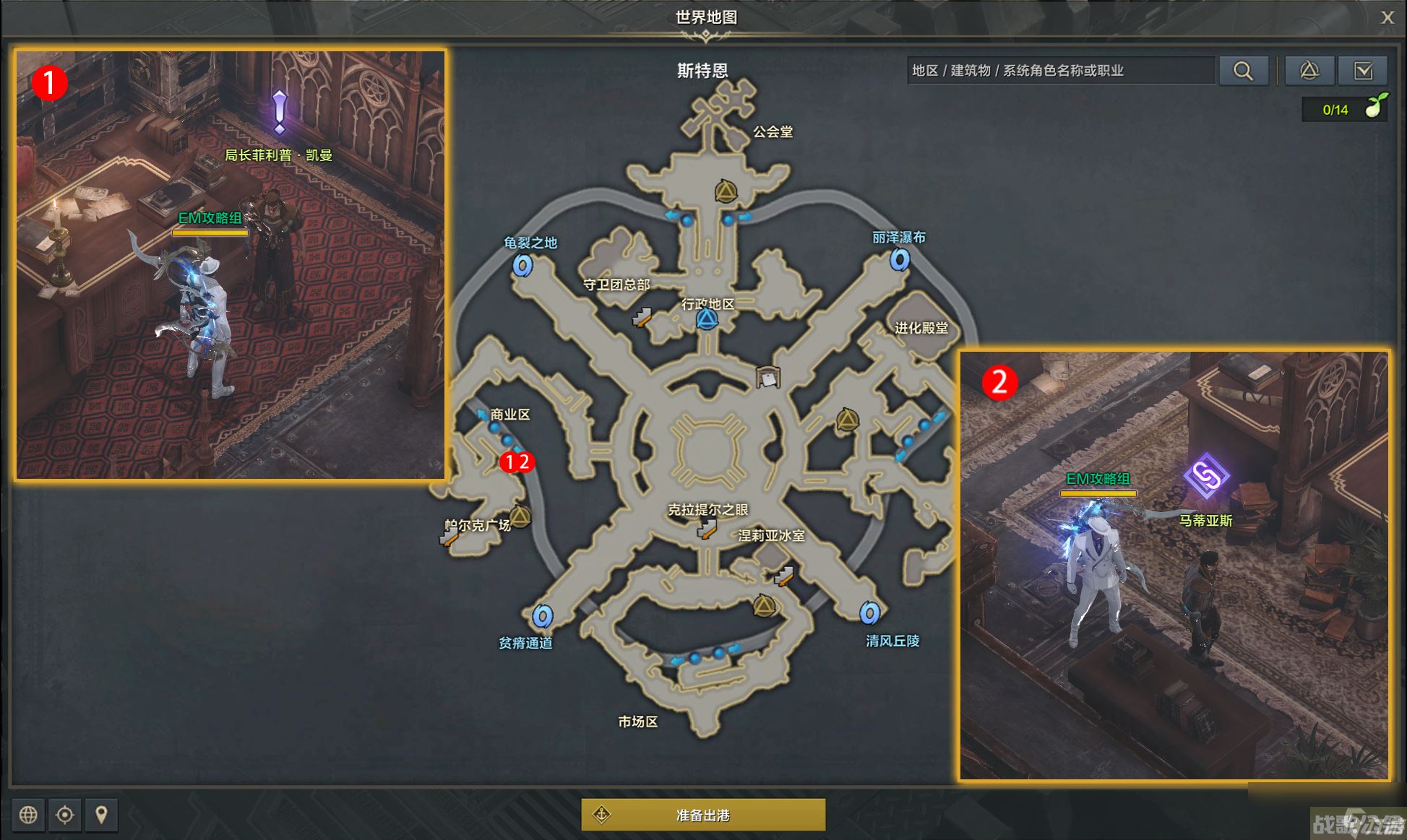Click the map search input field
This screenshot has width=1407, height=840.
coord(1060,71)
